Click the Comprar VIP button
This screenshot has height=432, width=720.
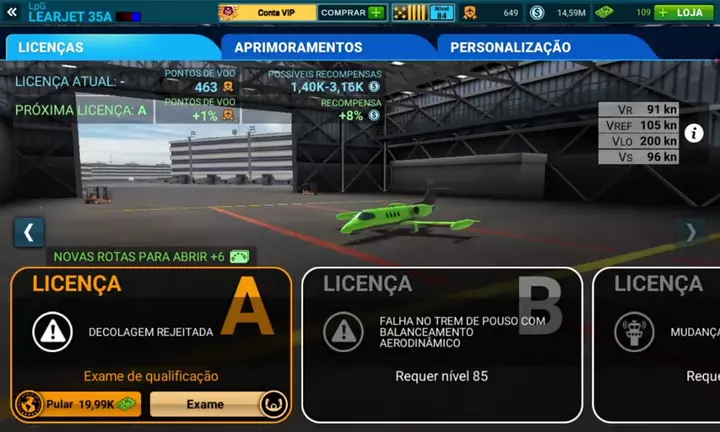pos(352,13)
